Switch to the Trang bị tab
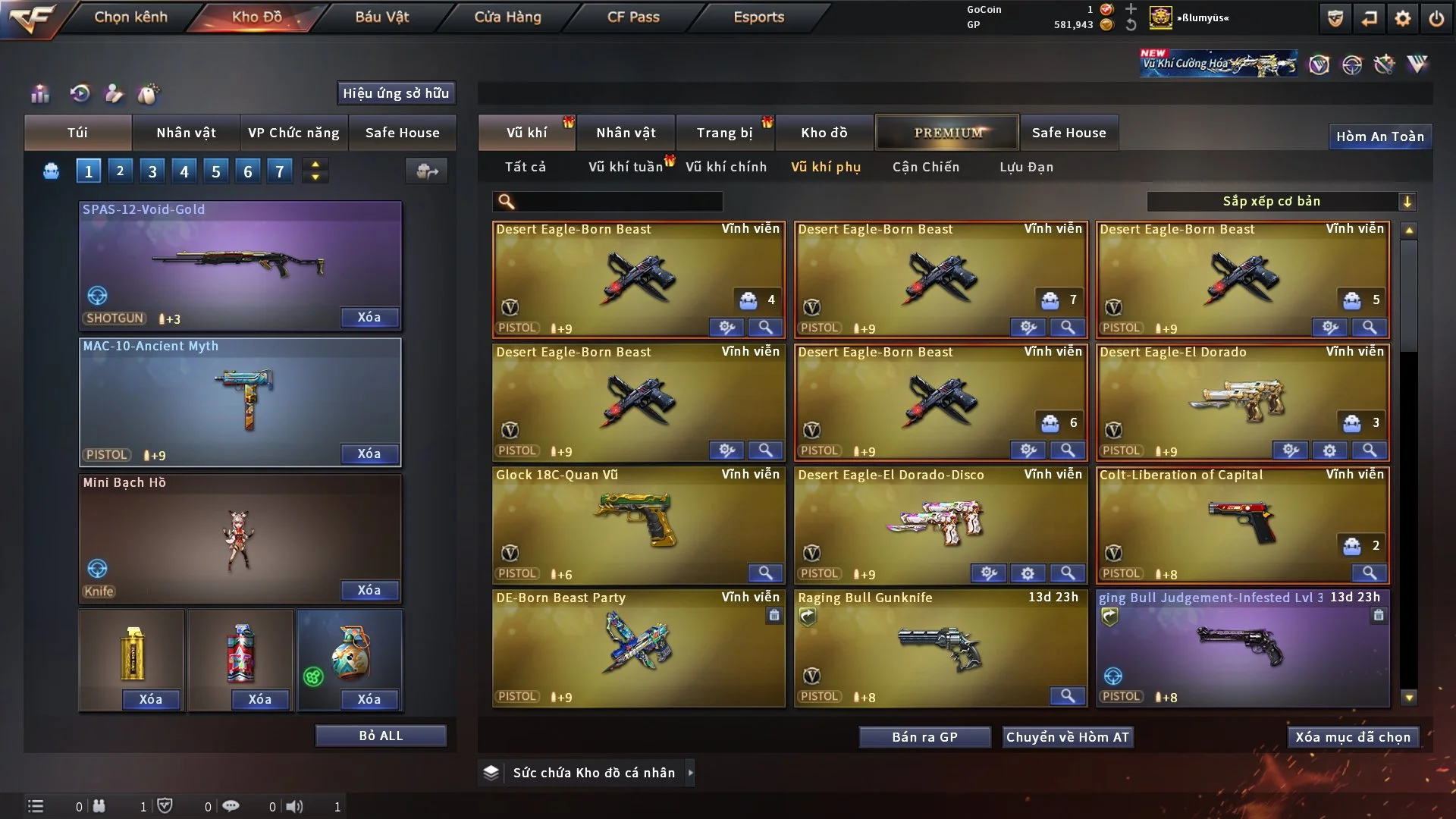Image resolution: width=1456 pixels, height=819 pixels. [724, 133]
